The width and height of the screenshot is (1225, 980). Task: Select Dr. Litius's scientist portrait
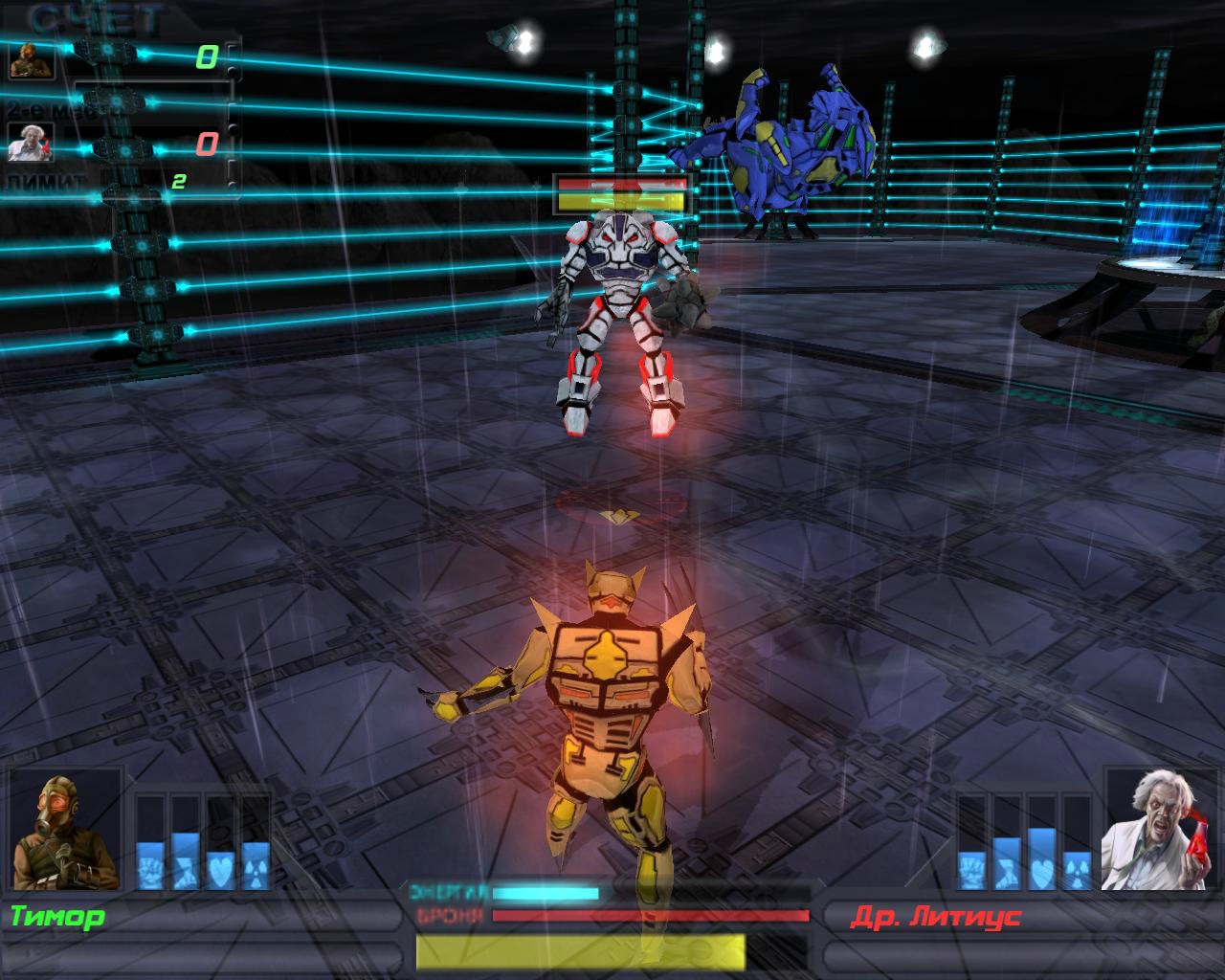[x=1159, y=829]
